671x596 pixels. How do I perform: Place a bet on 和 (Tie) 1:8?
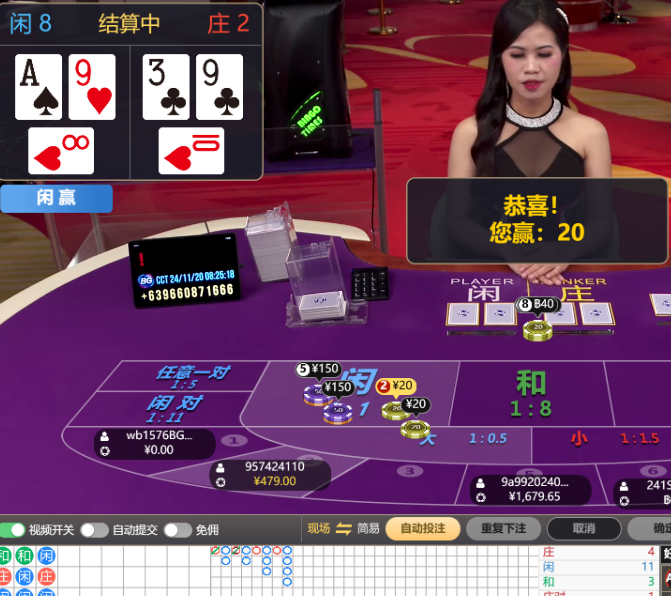tap(530, 393)
